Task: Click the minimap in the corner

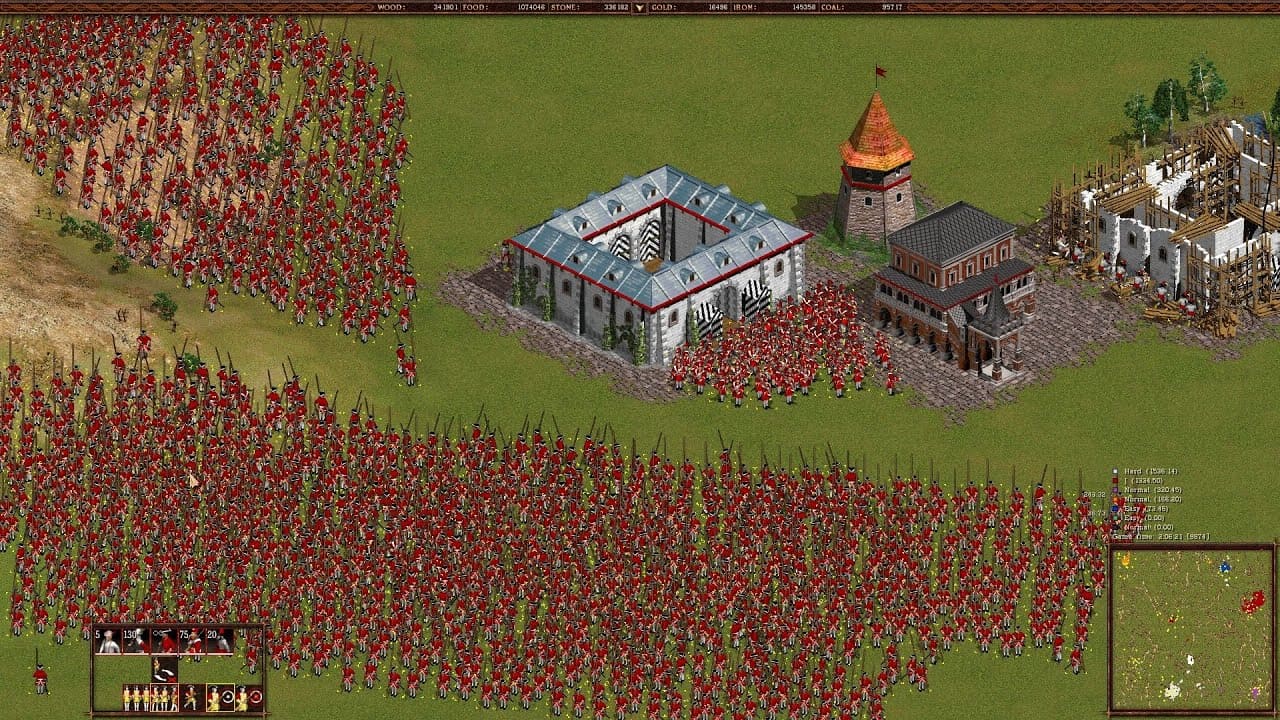Action: click(1191, 628)
